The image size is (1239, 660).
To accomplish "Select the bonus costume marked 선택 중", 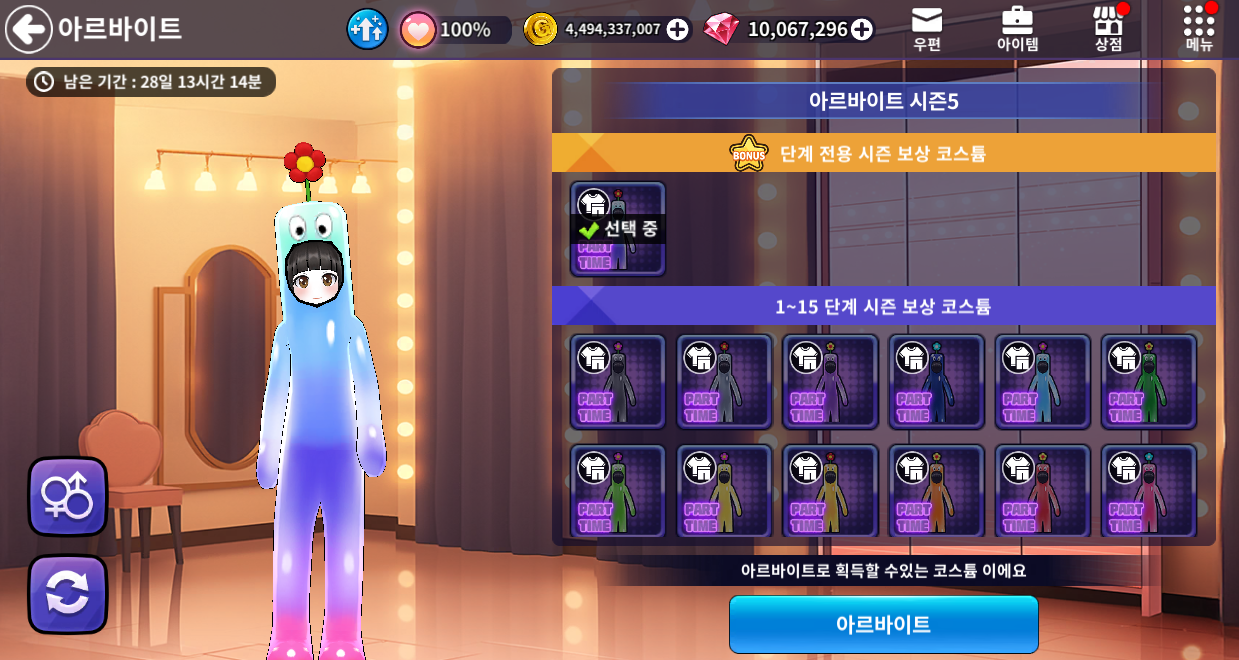I will (618, 229).
